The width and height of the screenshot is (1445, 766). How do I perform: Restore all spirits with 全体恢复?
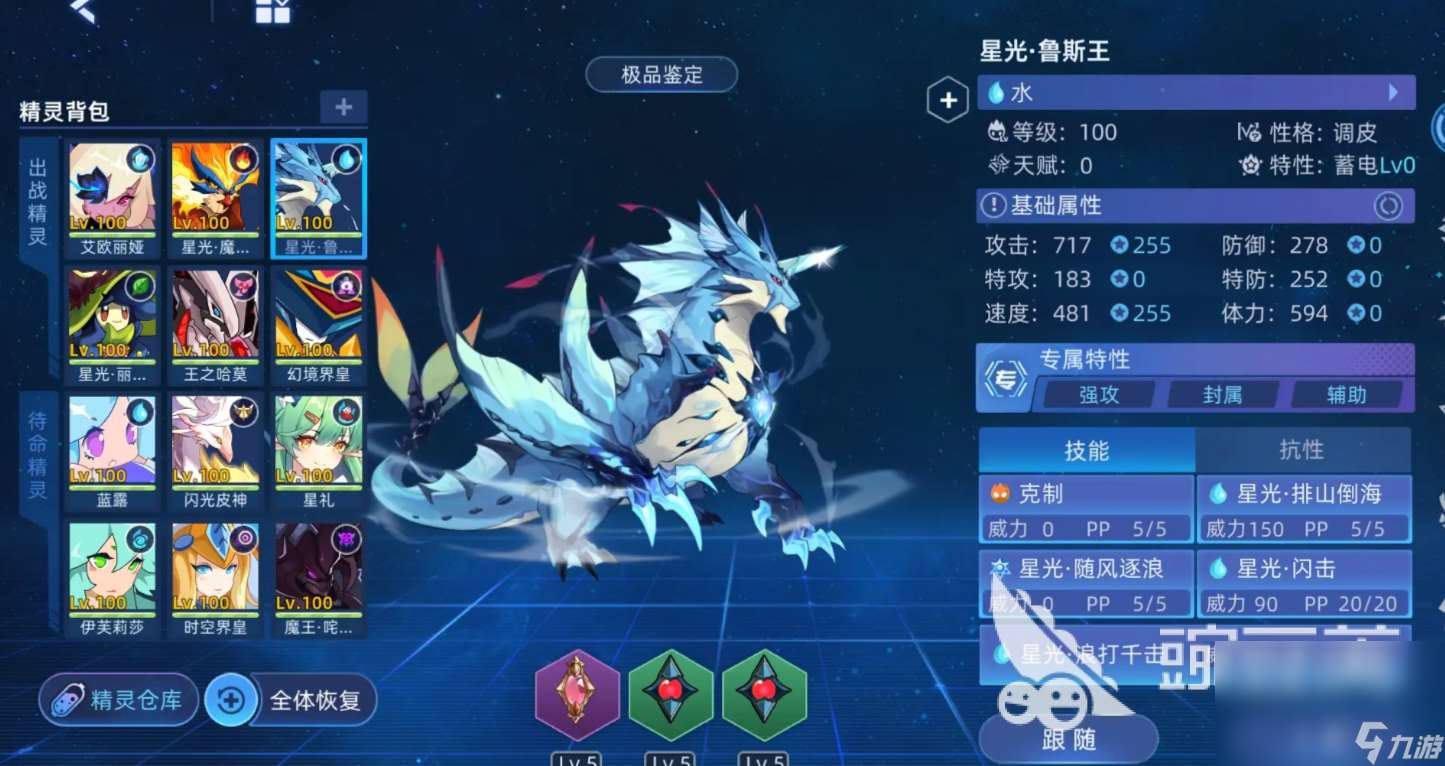pyautogui.click(x=292, y=699)
